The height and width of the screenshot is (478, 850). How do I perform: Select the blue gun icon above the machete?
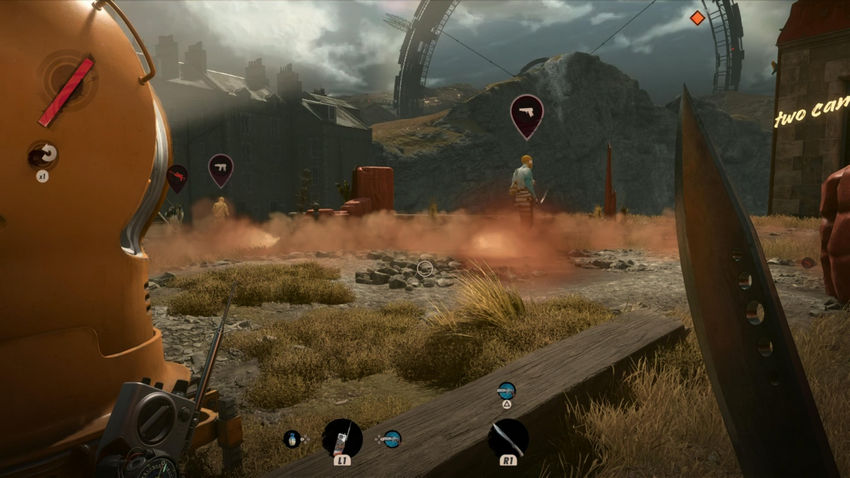pos(506,390)
